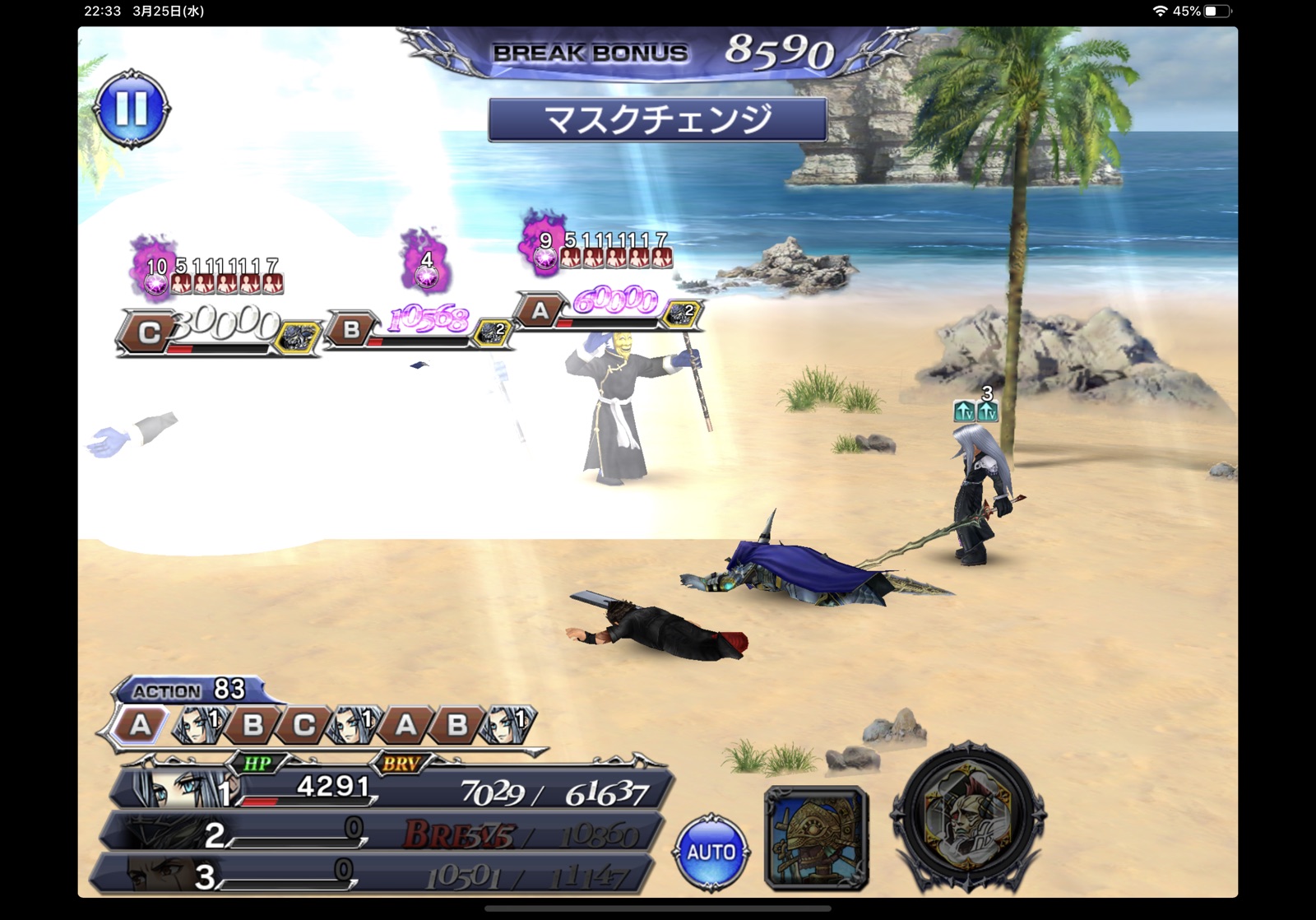
Task: Select enemy target A nameplate
Action: [x=540, y=311]
